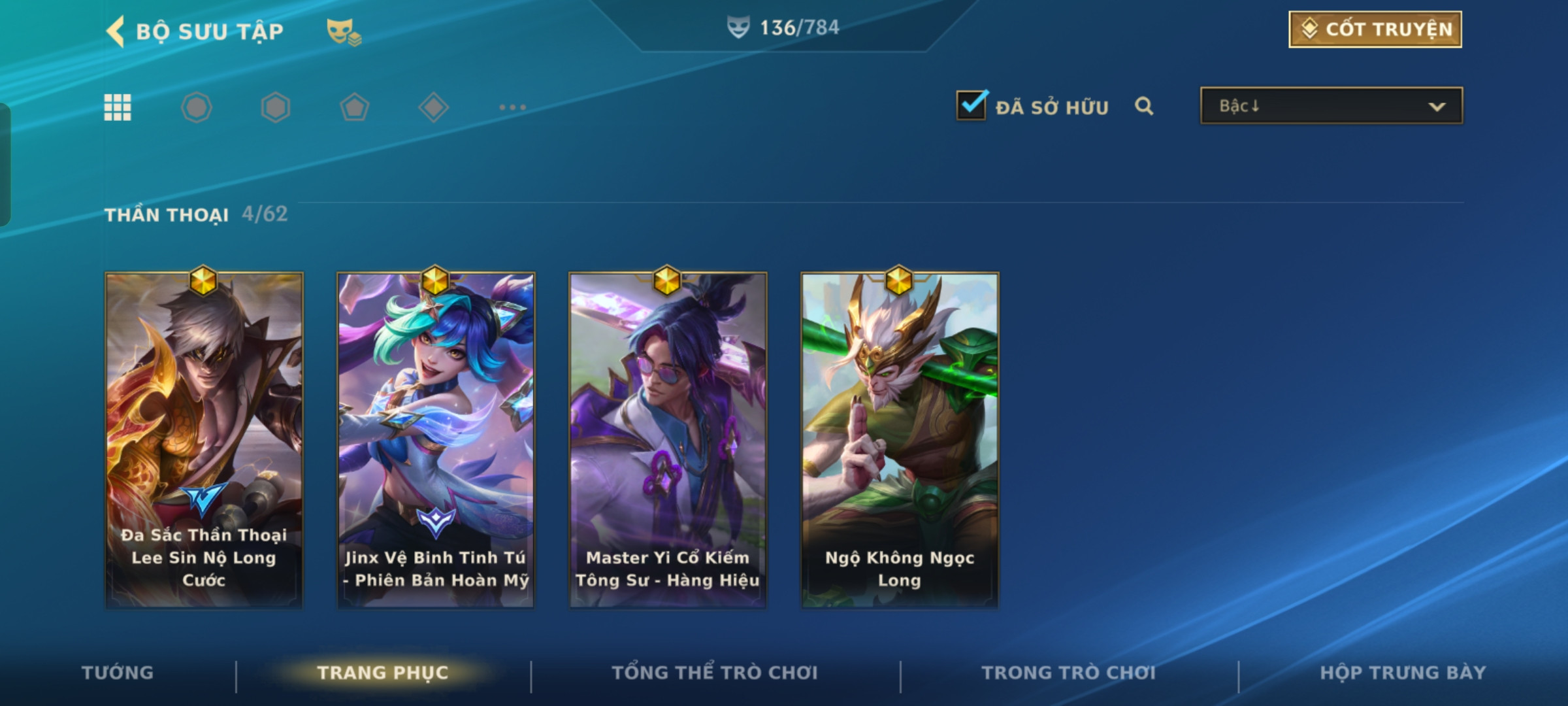Toggle the Đã Sở Hữu checkbox
The height and width of the screenshot is (706, 1568).
pyautogui.click(x=972, y=106)
